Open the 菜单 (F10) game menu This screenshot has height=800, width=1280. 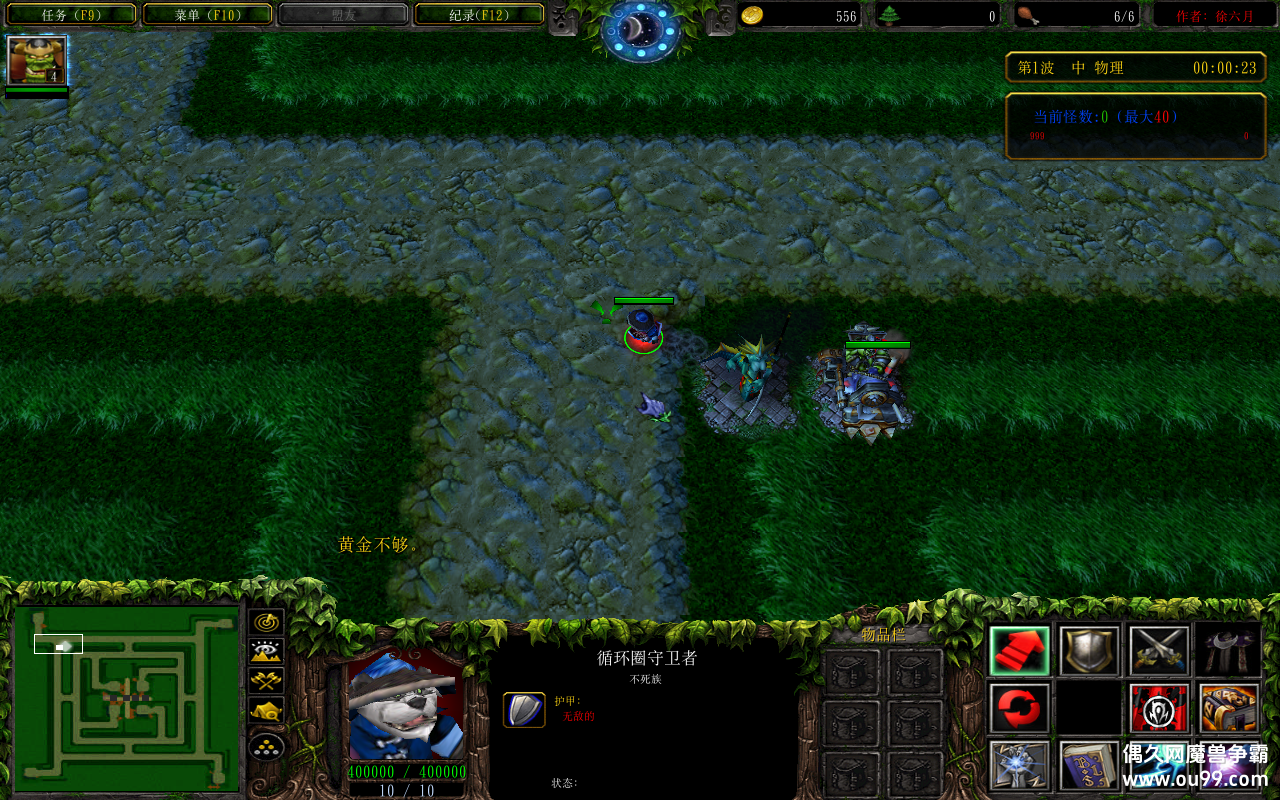tap(207, 14)
